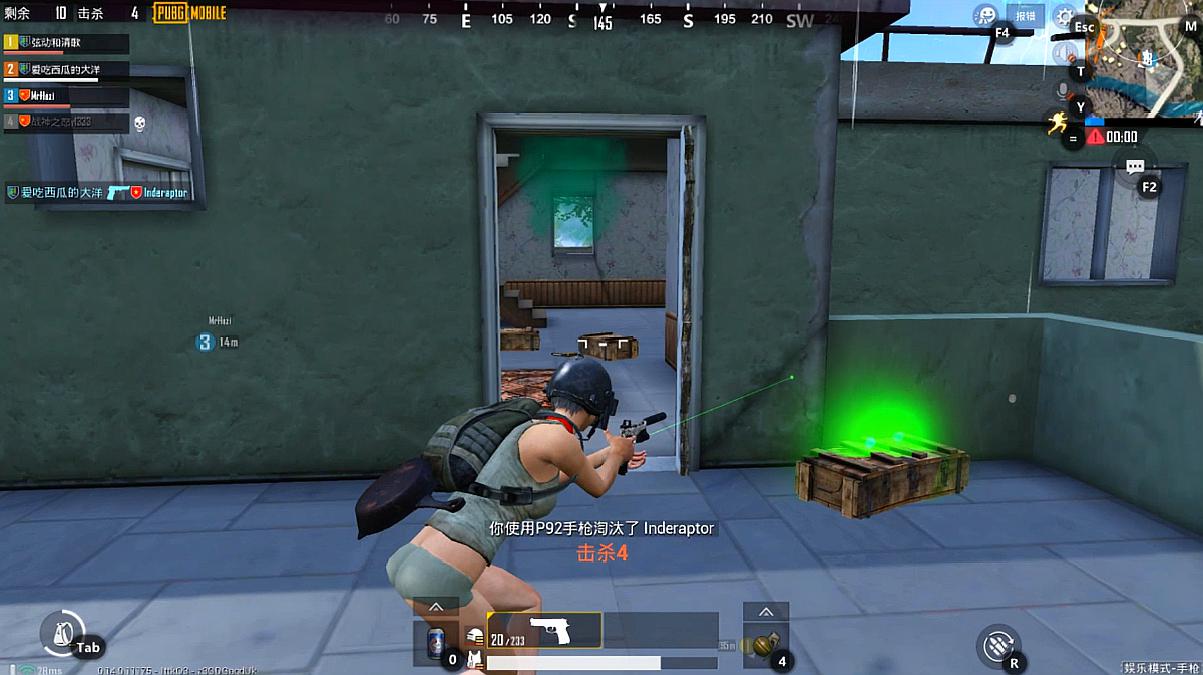Expand the throwables list above the grenade

pyautogui.click(x=766, y=612)
